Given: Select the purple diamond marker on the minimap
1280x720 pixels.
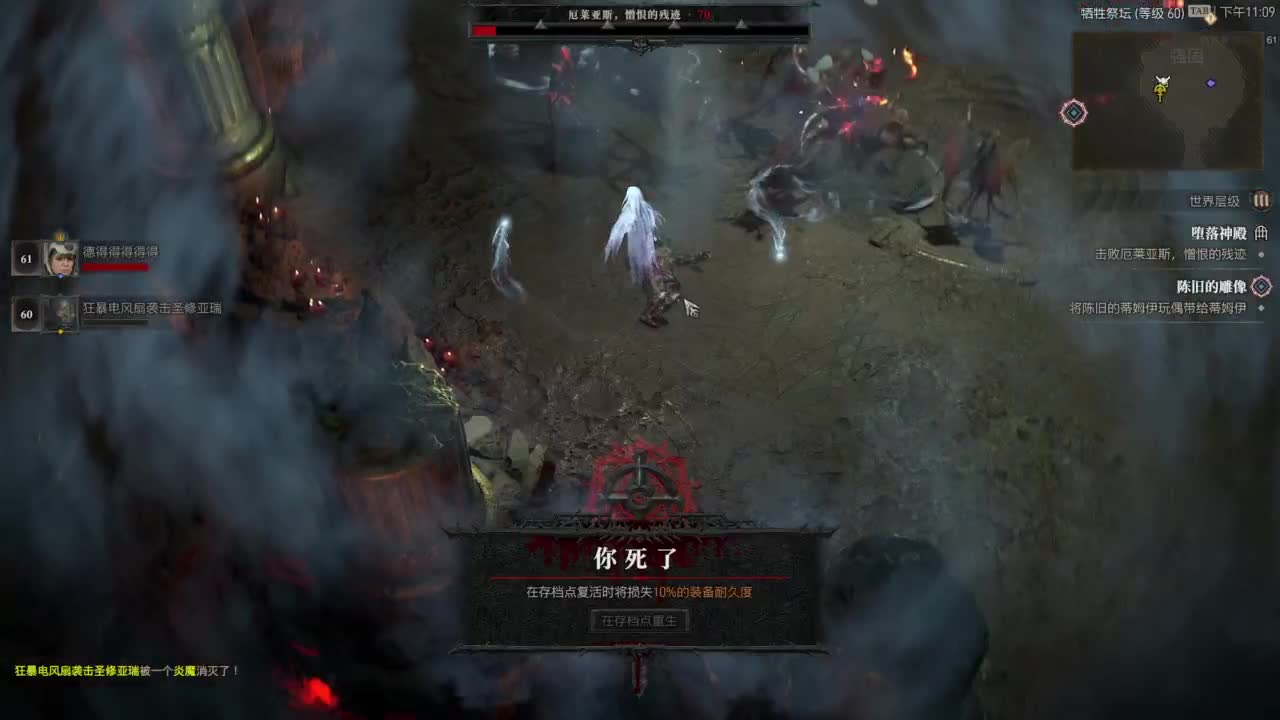Looking at the screenshot, I should coord(1210,84).
